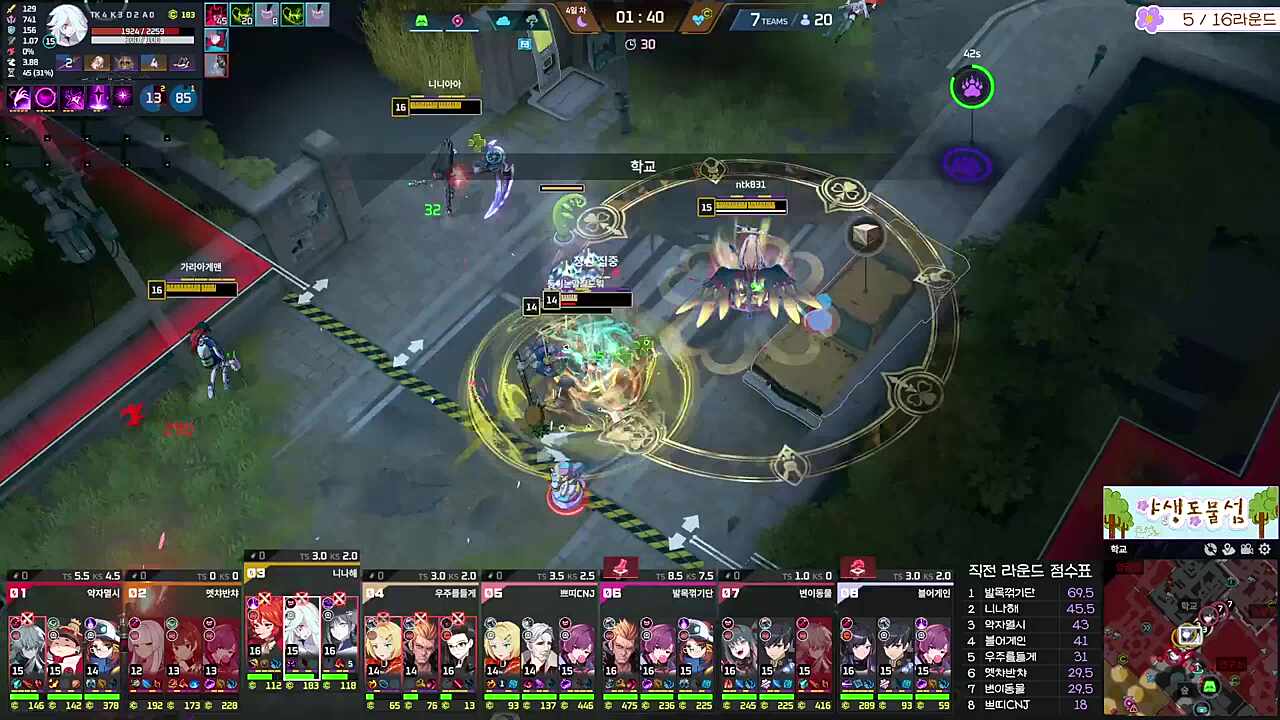Viewport: 1280px width, 720px height.
Task: Click the 7 TEAMS counter at the top
Action: pos(766,19)
